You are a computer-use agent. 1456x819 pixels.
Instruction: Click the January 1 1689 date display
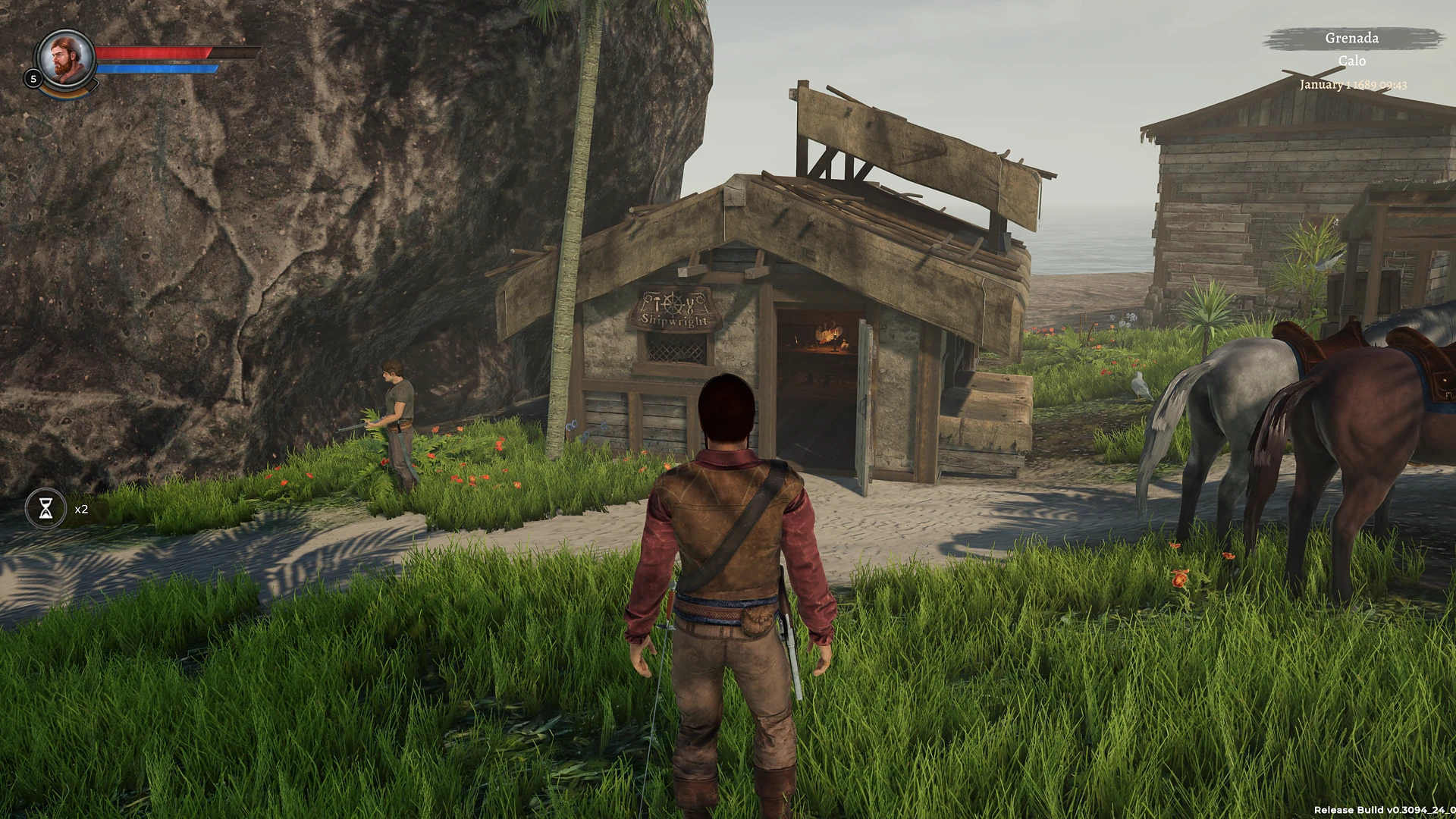(1352, 85)
